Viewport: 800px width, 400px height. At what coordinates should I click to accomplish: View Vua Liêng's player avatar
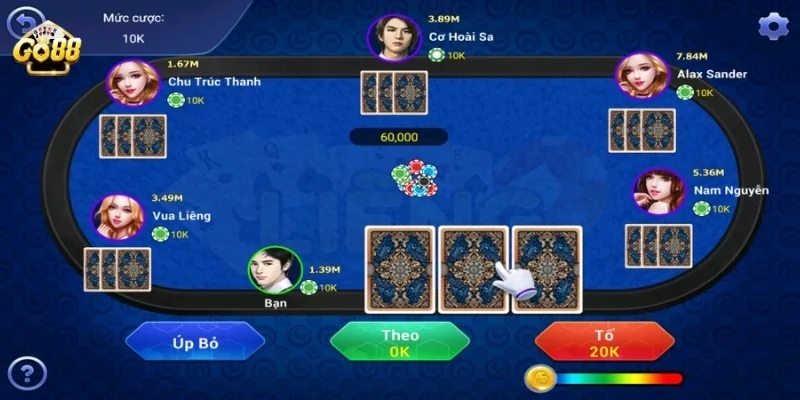(117, 217)
